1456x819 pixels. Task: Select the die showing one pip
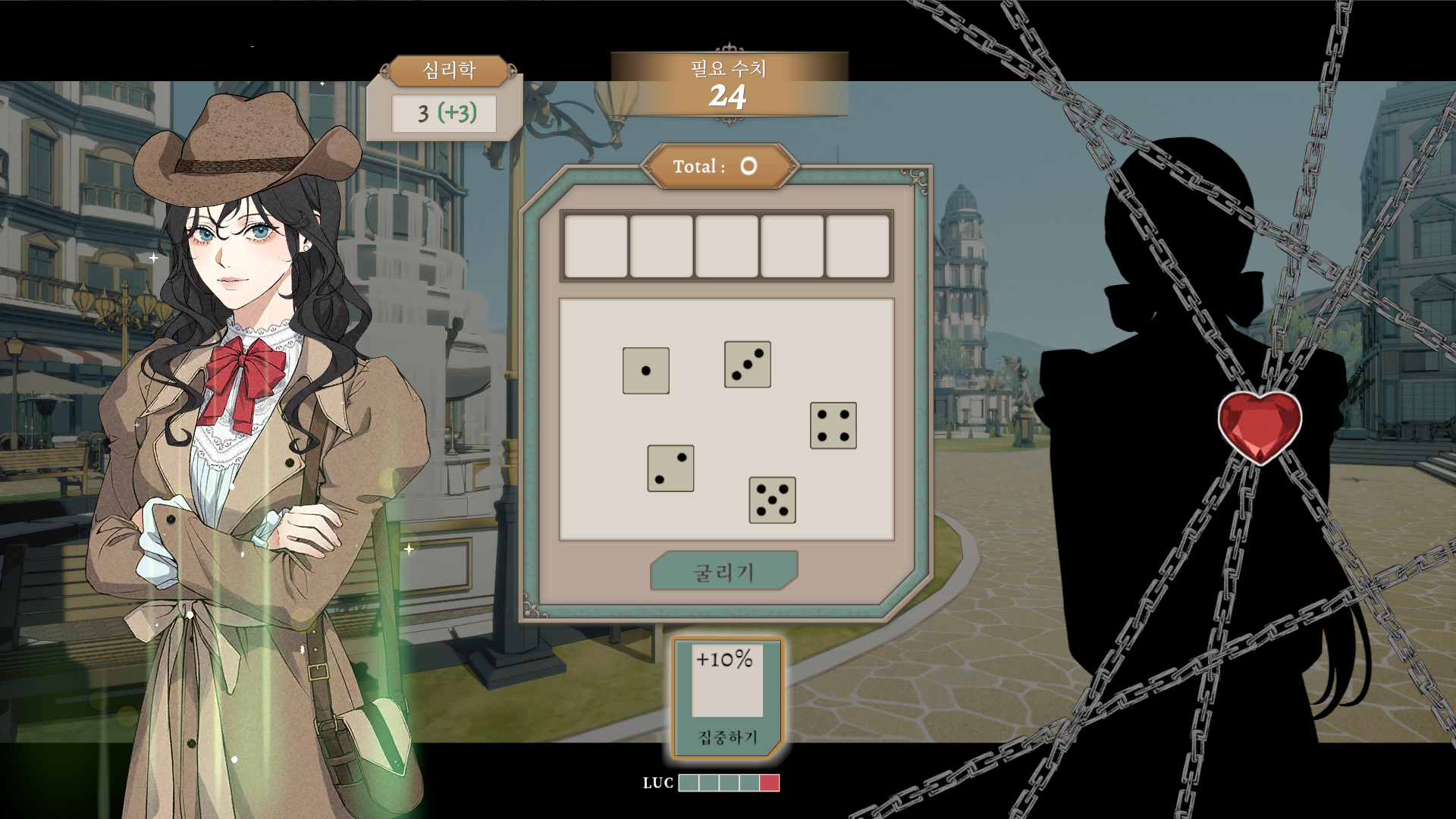(x=645, y=371)
